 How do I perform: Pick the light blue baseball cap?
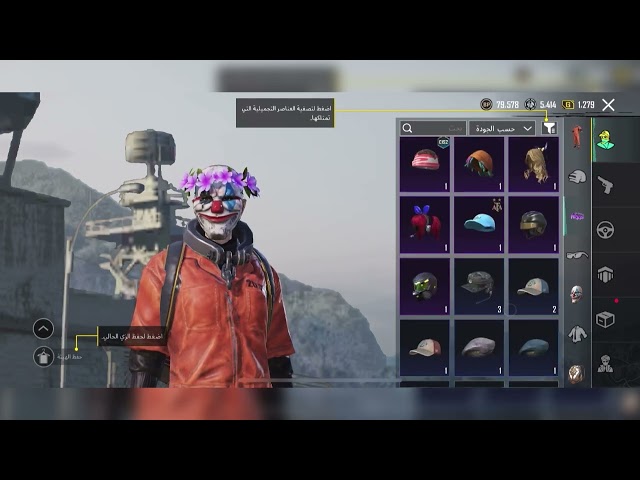coord(479,224)
